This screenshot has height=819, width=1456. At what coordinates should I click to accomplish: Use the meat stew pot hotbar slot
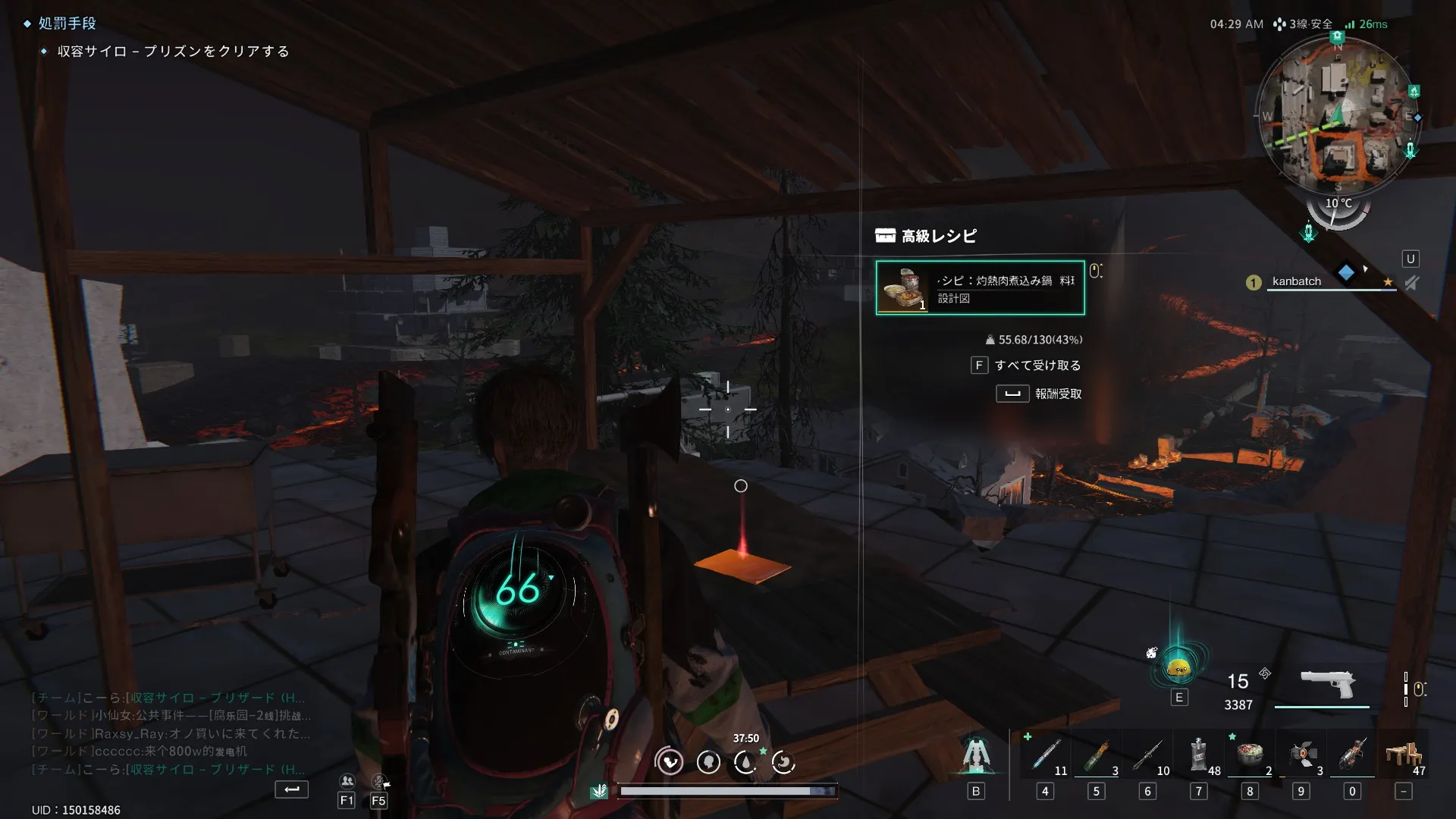pyautogui.click(x=1250, y=755)
